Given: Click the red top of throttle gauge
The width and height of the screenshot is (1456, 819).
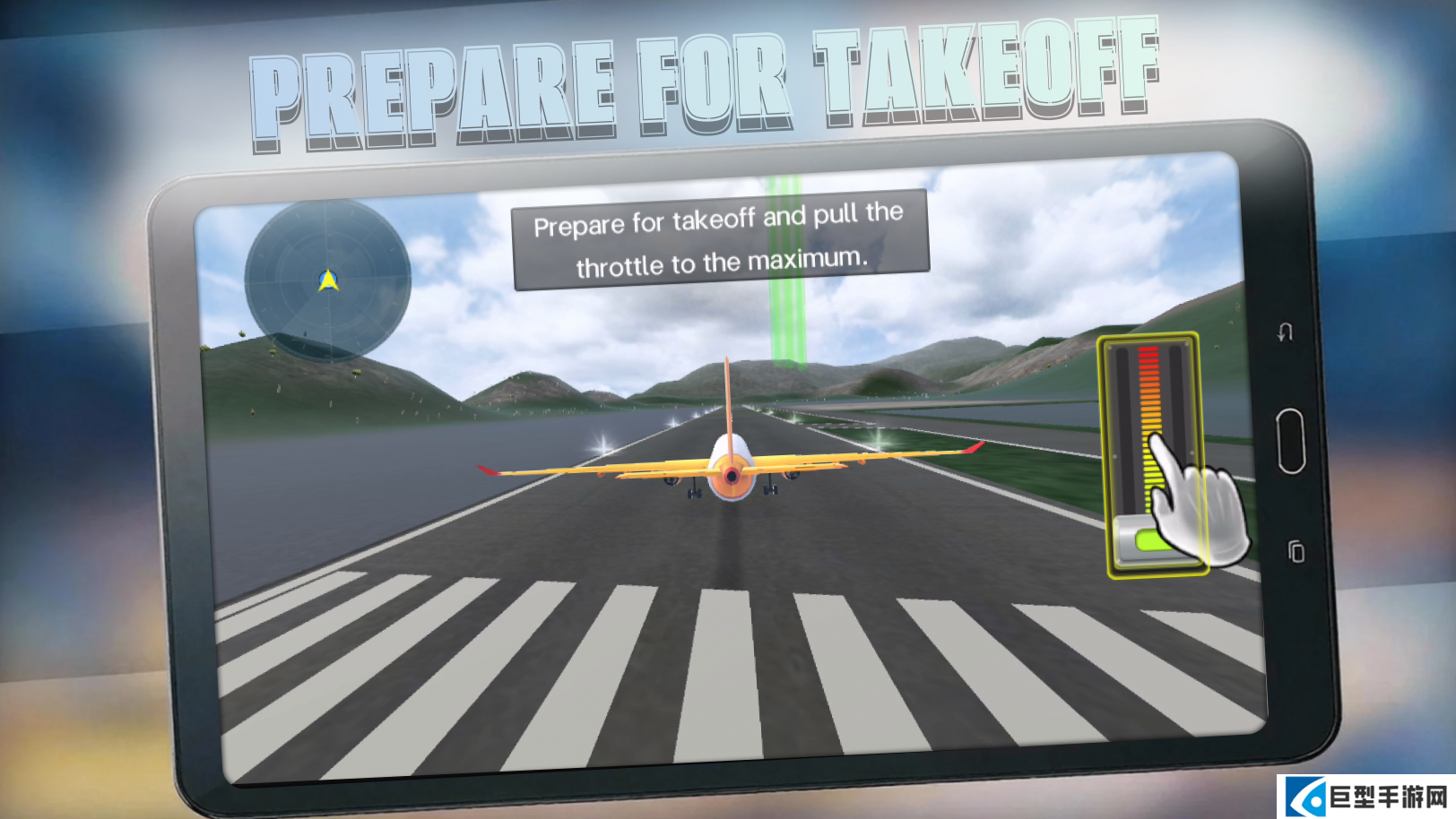Looking at the screenshot, I should (1148, 357).
